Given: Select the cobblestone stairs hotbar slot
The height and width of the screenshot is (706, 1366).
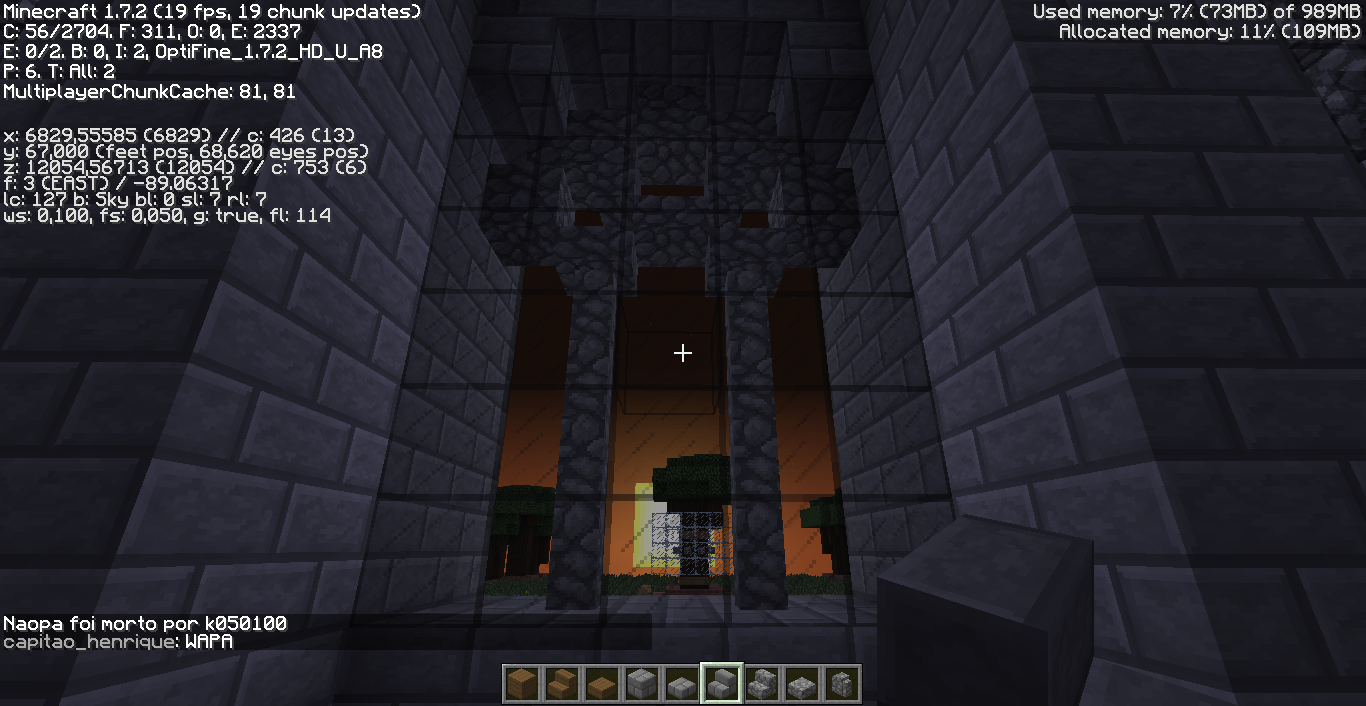Looking at the screenshot, I should coord(762,684).
